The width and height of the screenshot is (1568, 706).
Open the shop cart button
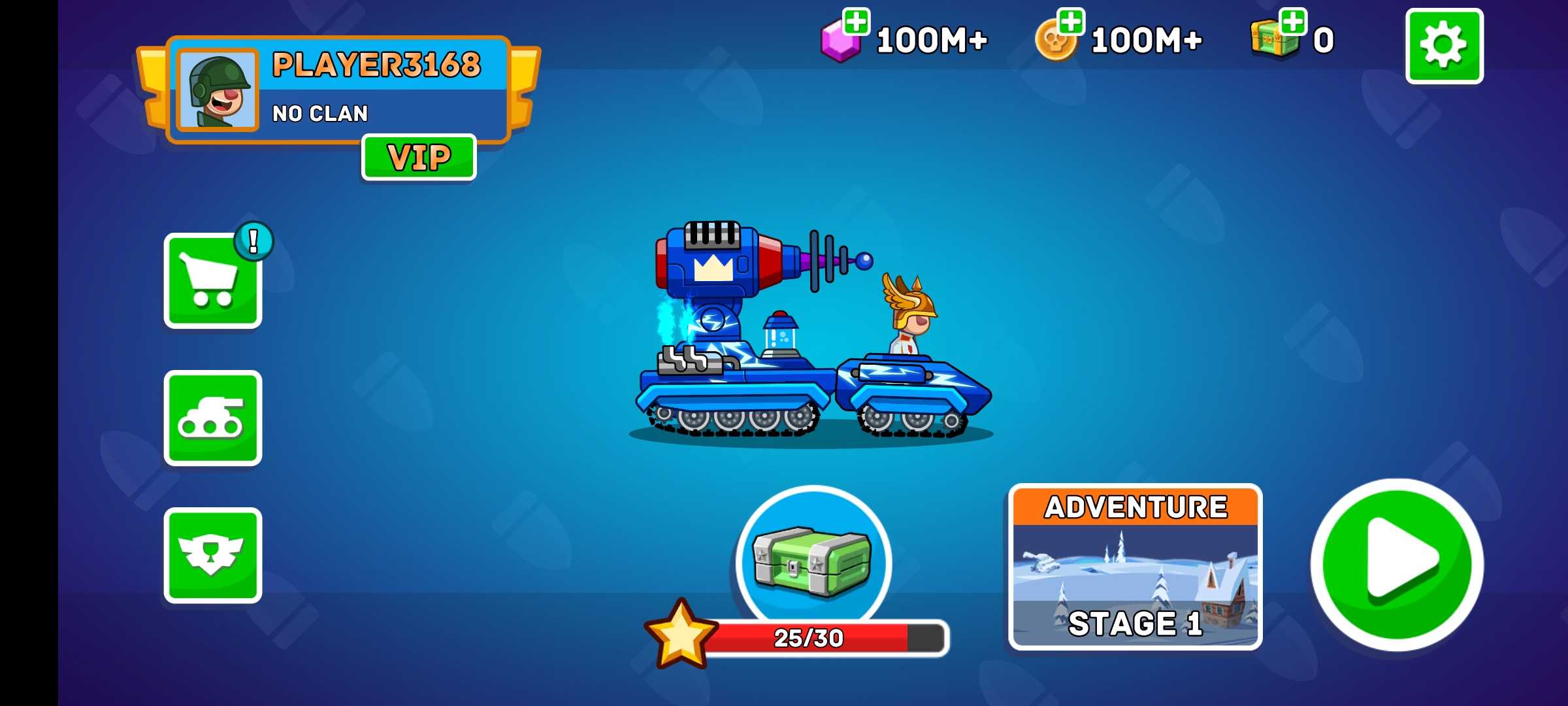[212, 281]
